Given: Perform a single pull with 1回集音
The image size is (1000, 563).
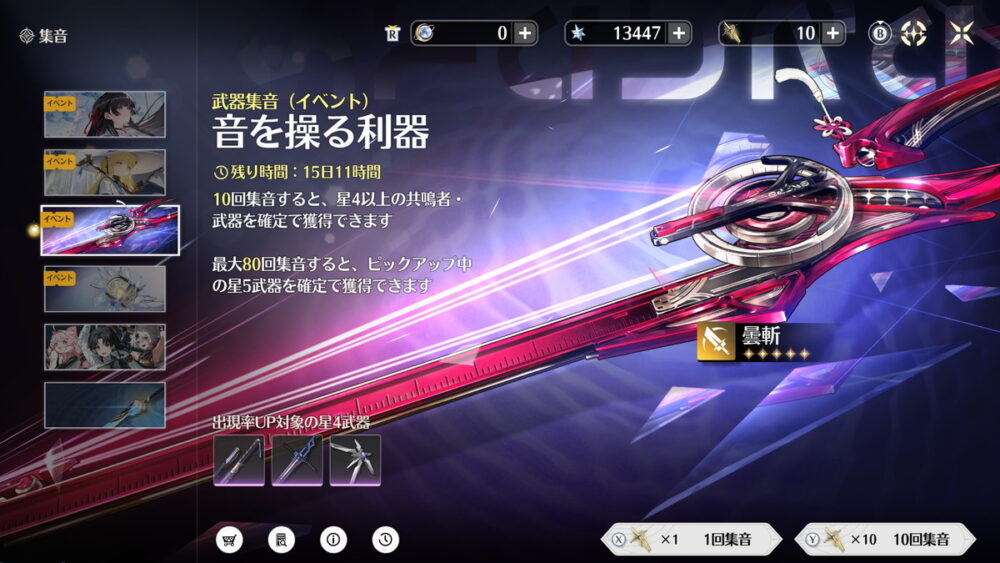Looking at the screenshot, I should coord(688,540).
